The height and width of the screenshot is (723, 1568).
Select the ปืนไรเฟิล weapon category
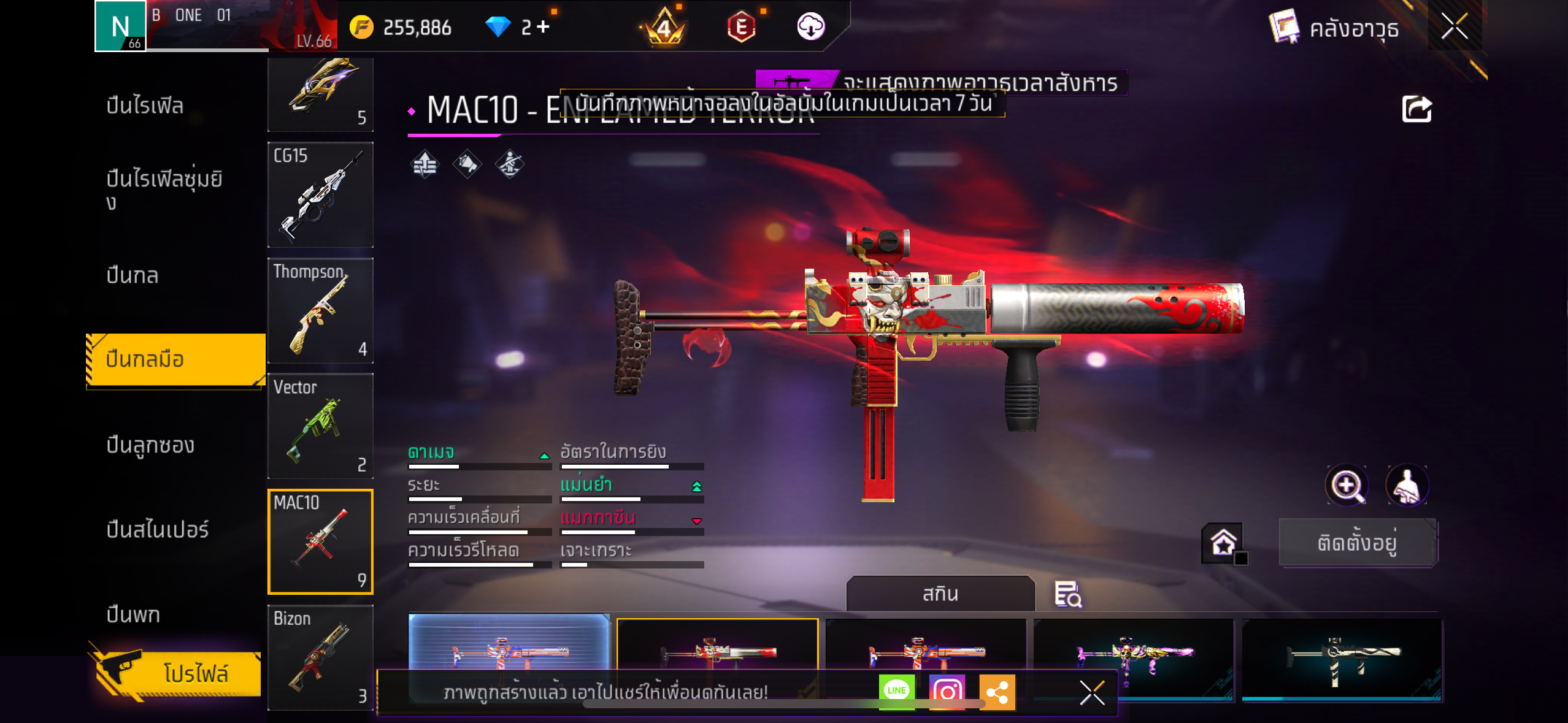click(x=145, y=105)
